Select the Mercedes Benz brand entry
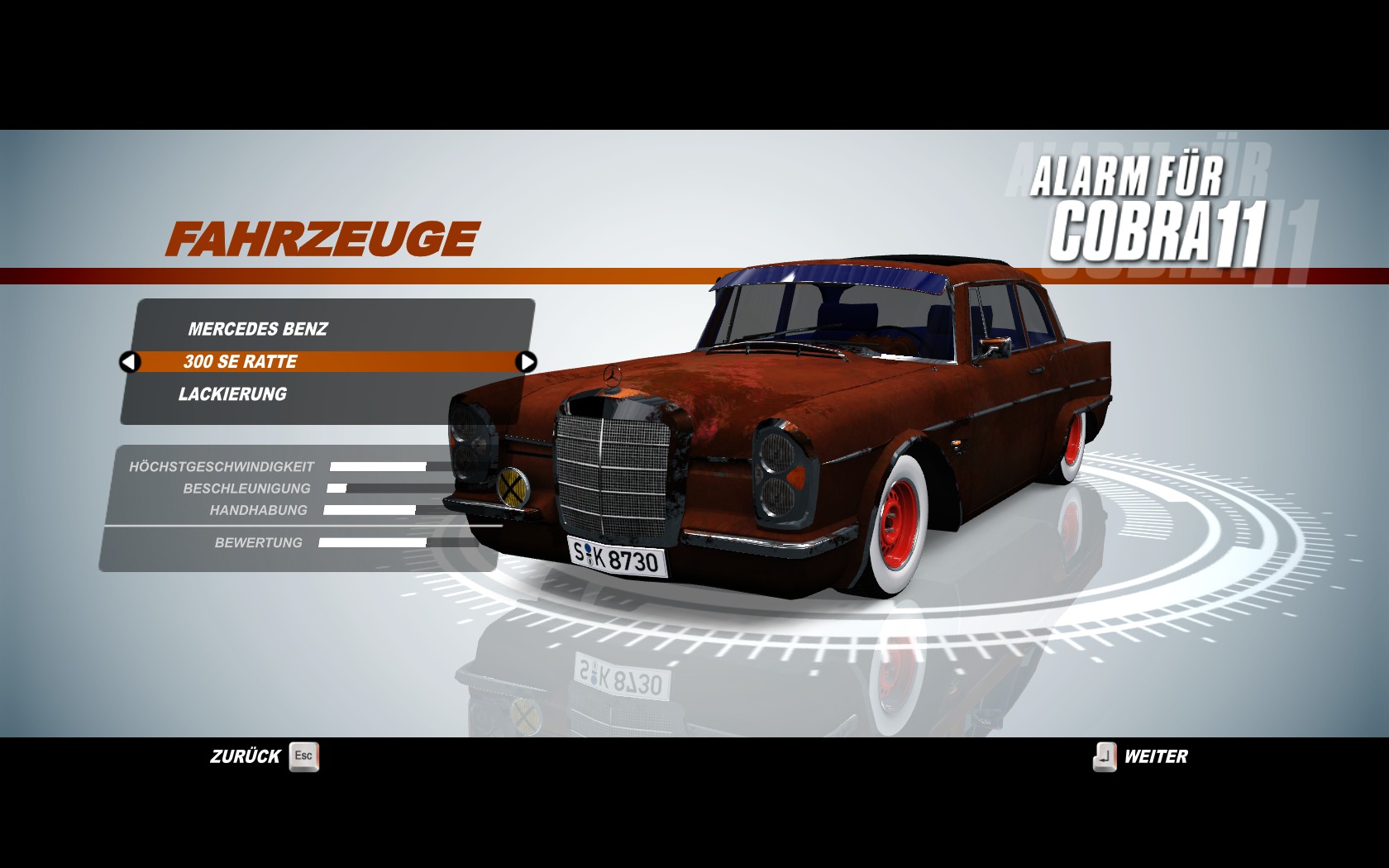The image size is (1389, 868). coord(257,329)
